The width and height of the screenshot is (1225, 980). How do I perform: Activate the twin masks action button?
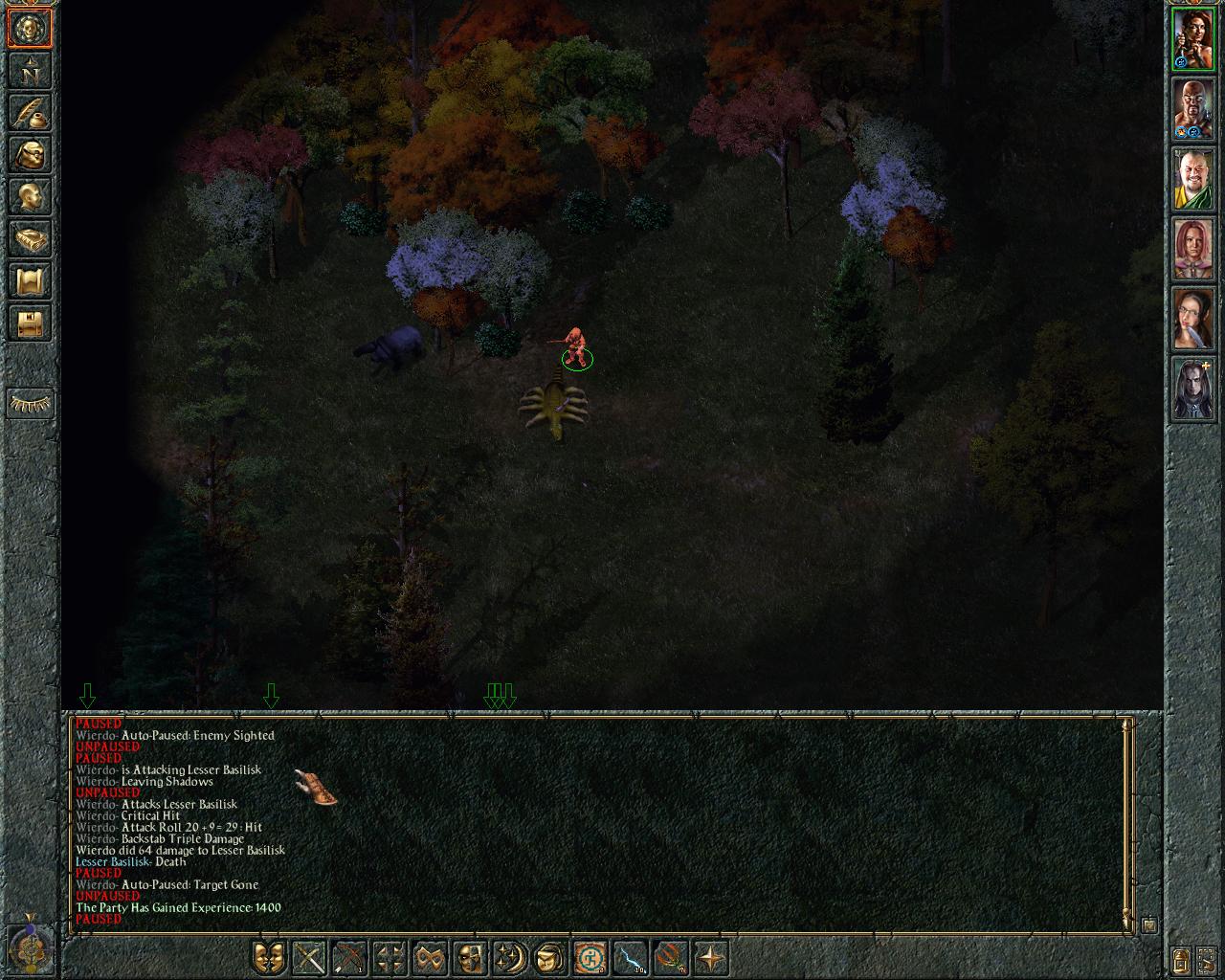tap(269, 957)
